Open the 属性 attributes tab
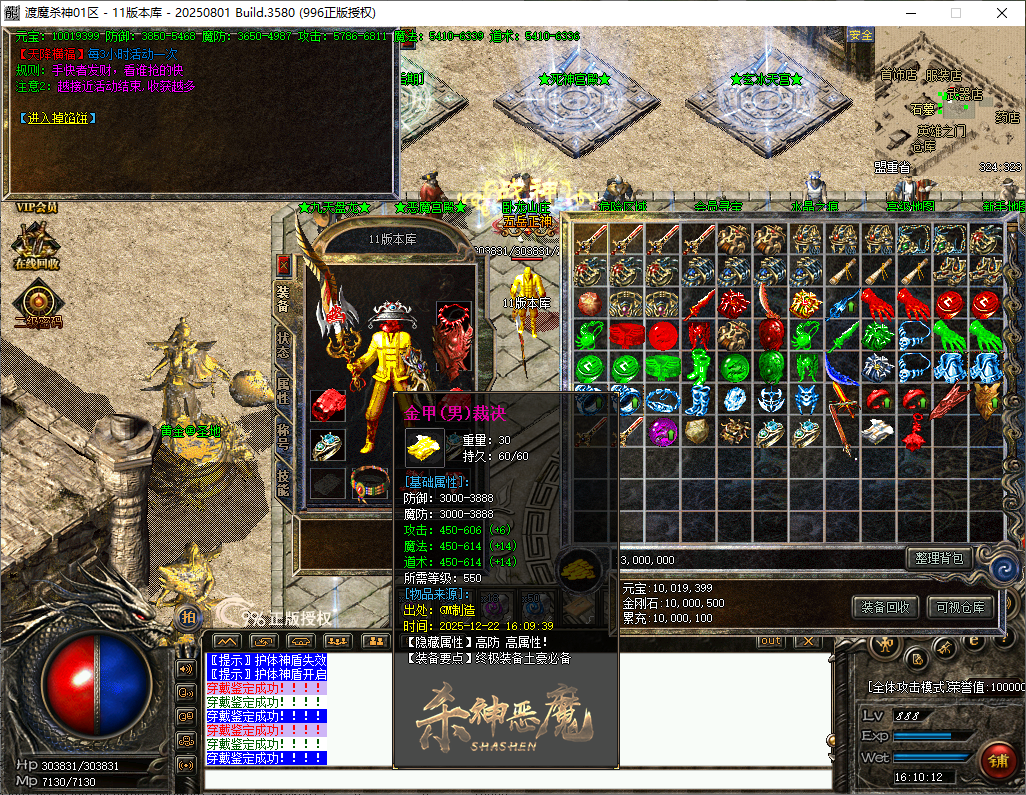The width and height of the screenshot is (1026, 795). [x=284, y=389]
